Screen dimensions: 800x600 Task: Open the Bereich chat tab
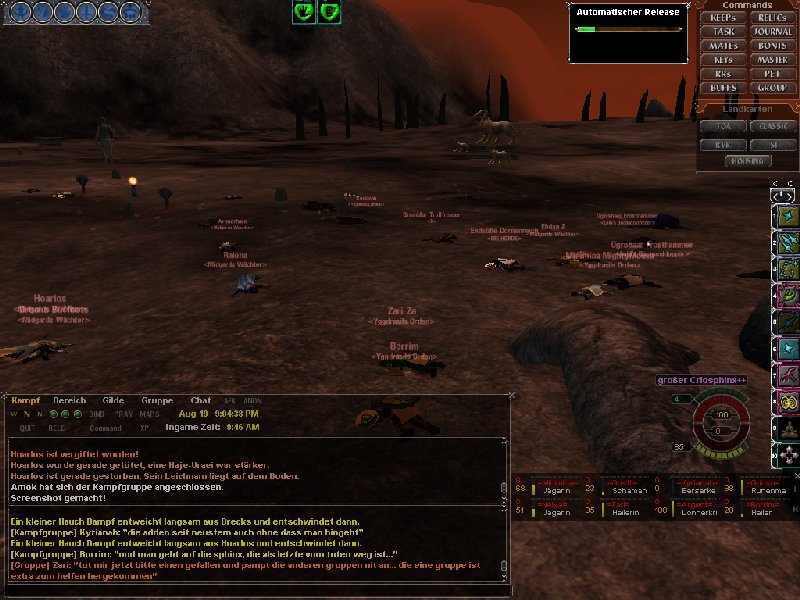68,400
